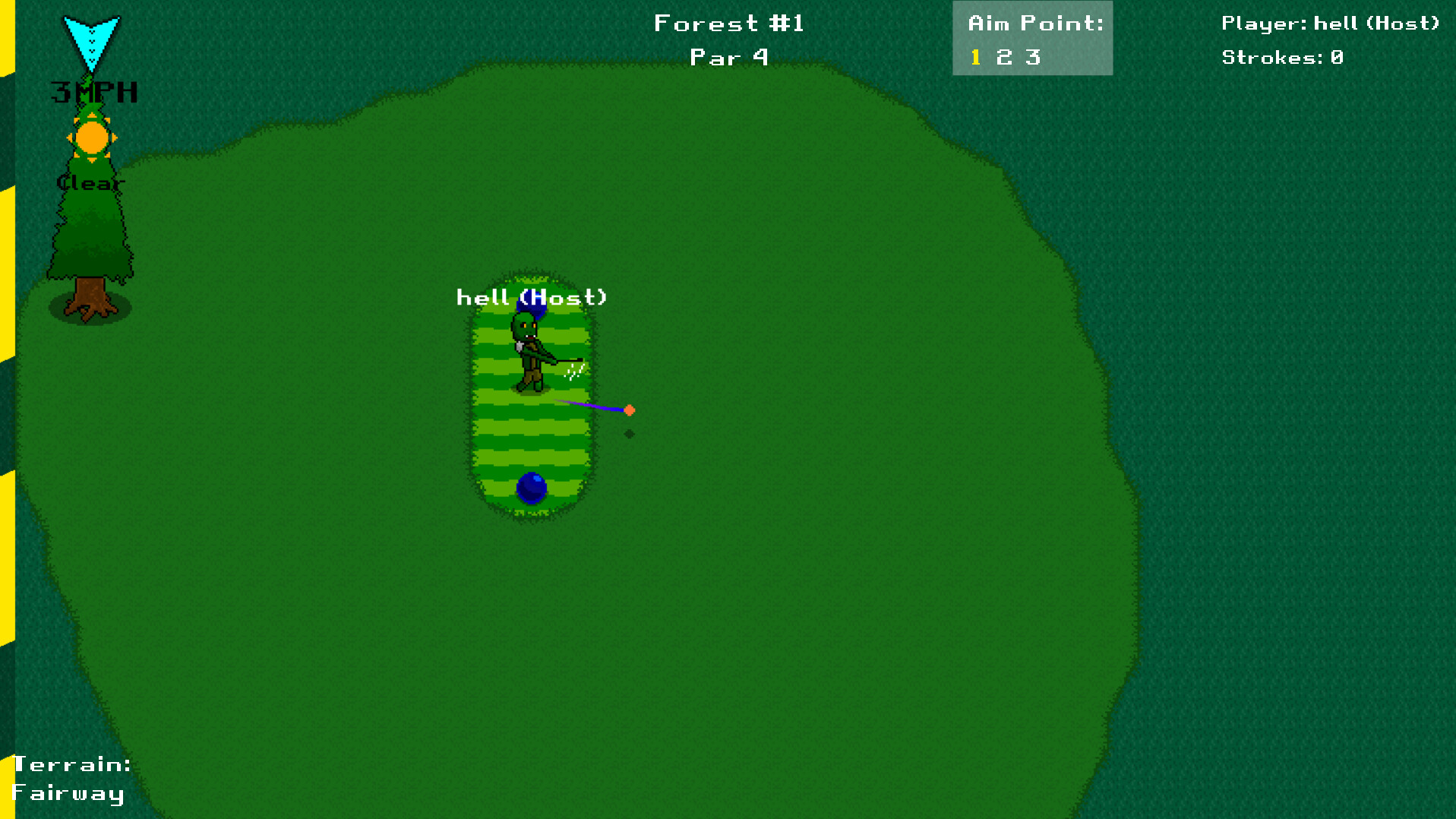Screen dimensions: 1456x819
Task: Click the Forest #1 hole title
Action: (728, 23)
